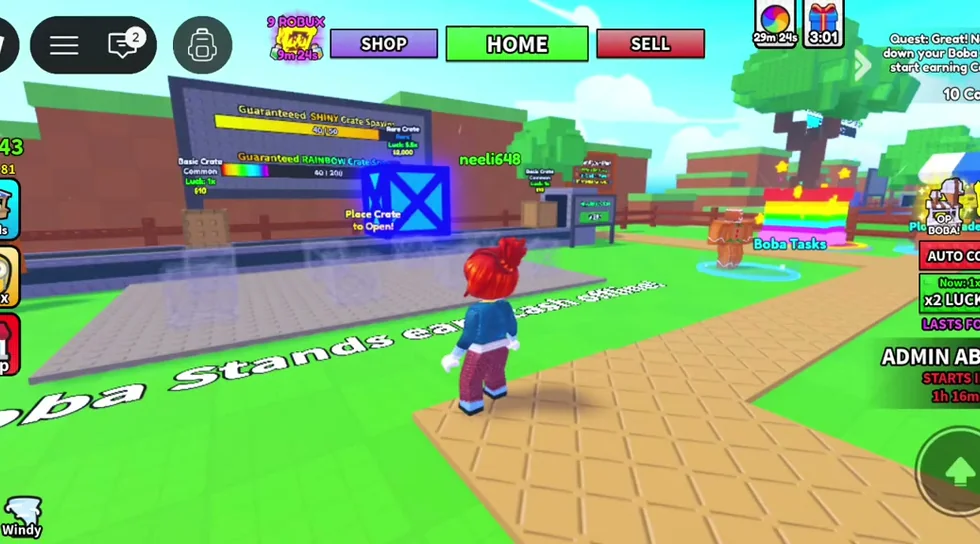
Task: Open the backpack inventory
Action: point(202,45)
